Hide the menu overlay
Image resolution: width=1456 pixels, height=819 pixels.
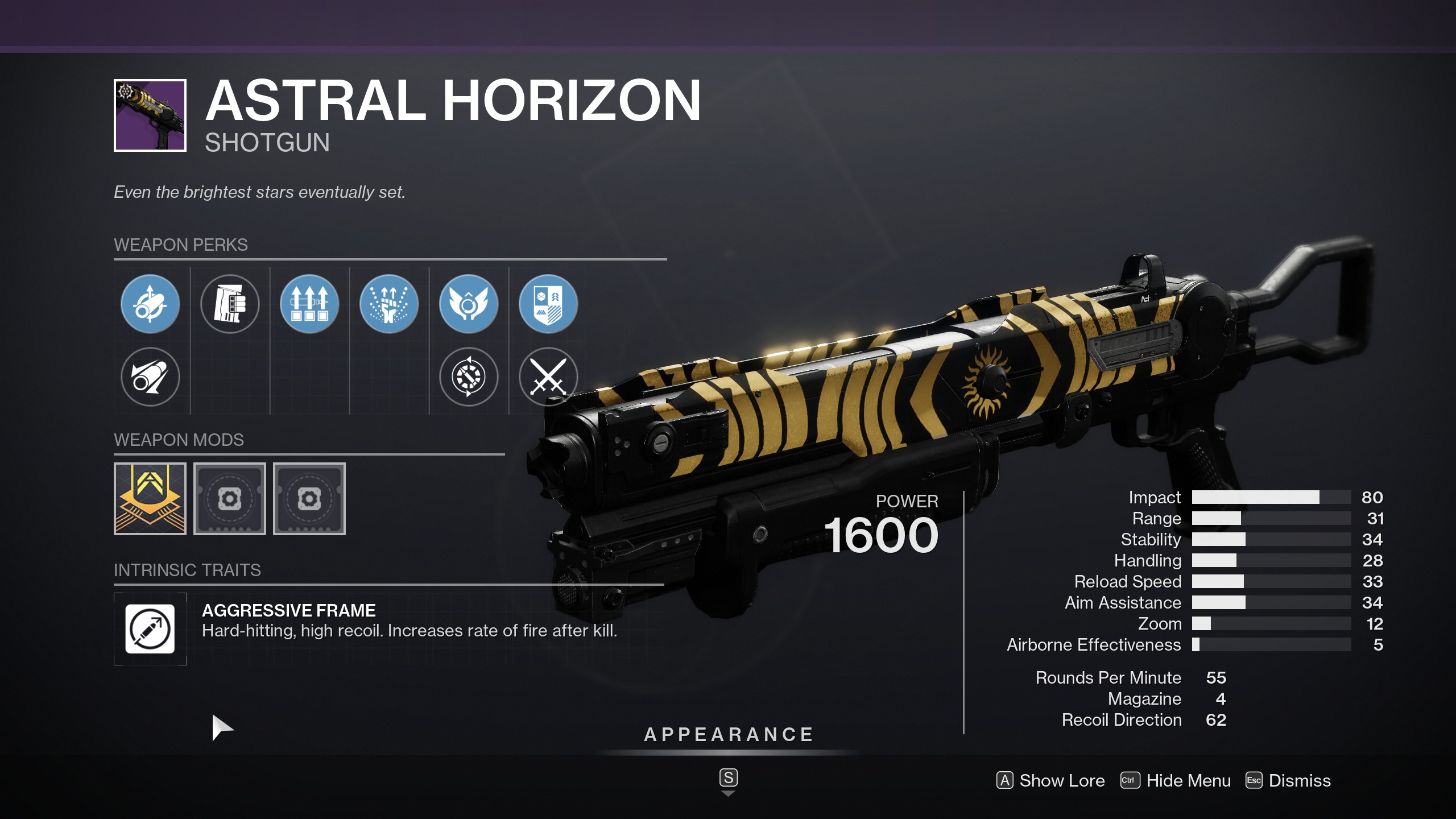click(1176, 780)
